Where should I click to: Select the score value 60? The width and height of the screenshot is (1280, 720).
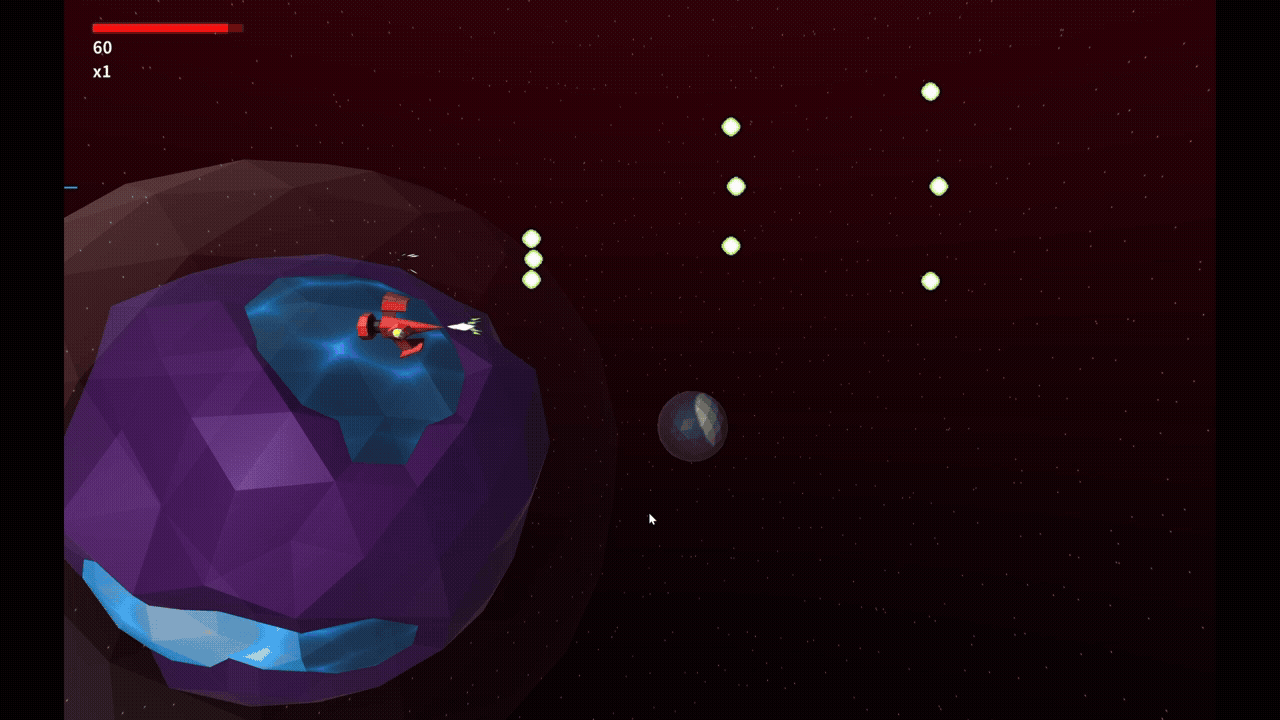click(101, 48)
